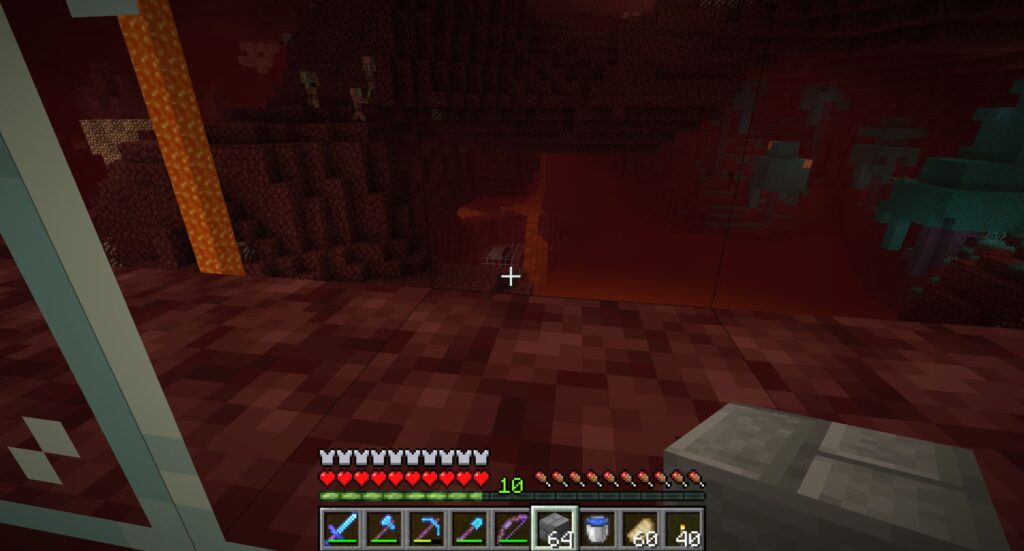Select the bread stack of 60
The height and width of the screenshot is (551, 1024).
click(x=640, y=527)
